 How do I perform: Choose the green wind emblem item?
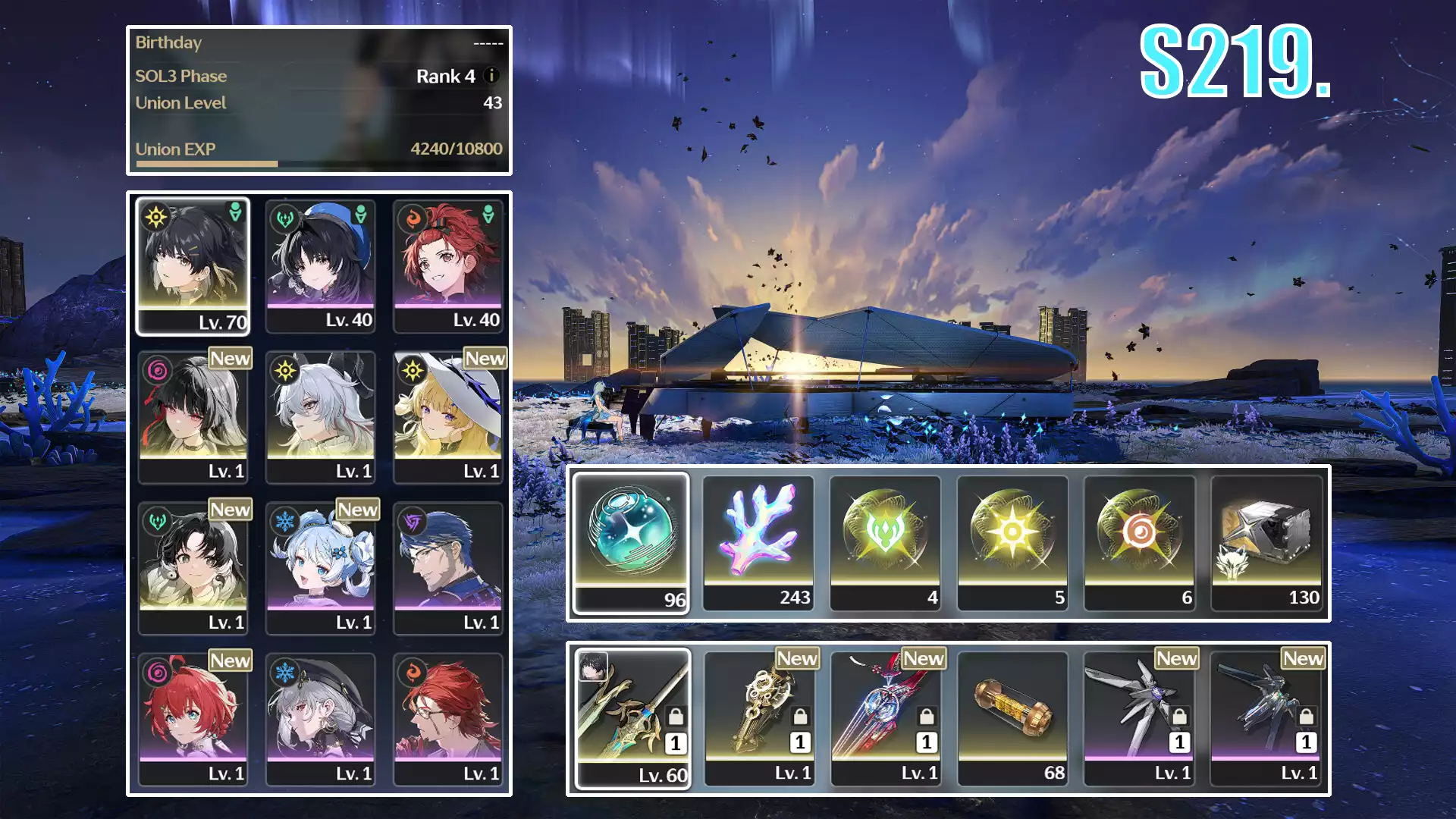(x=885, y=542)
